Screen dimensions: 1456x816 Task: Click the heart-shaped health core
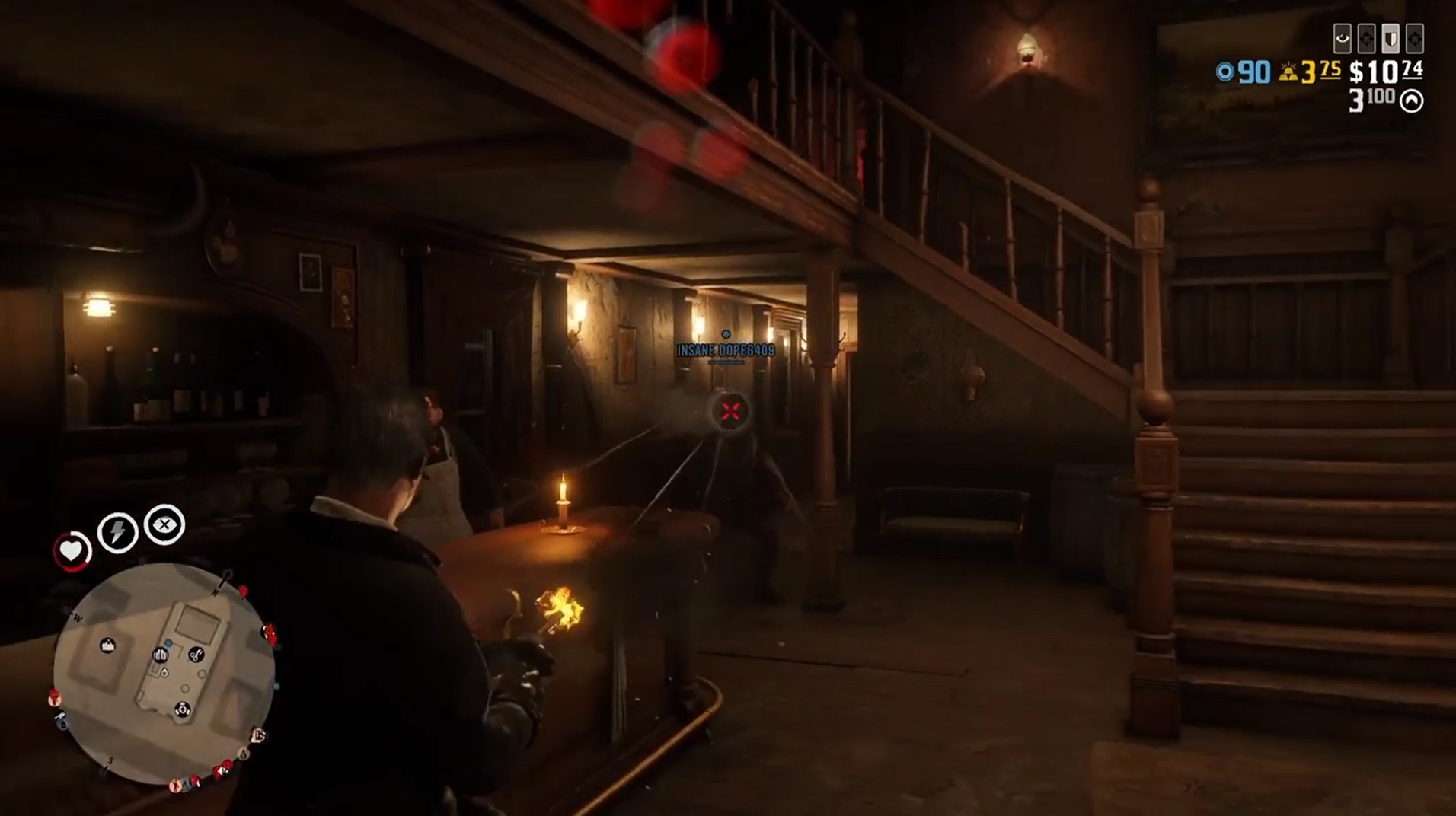tap(70, 550)
